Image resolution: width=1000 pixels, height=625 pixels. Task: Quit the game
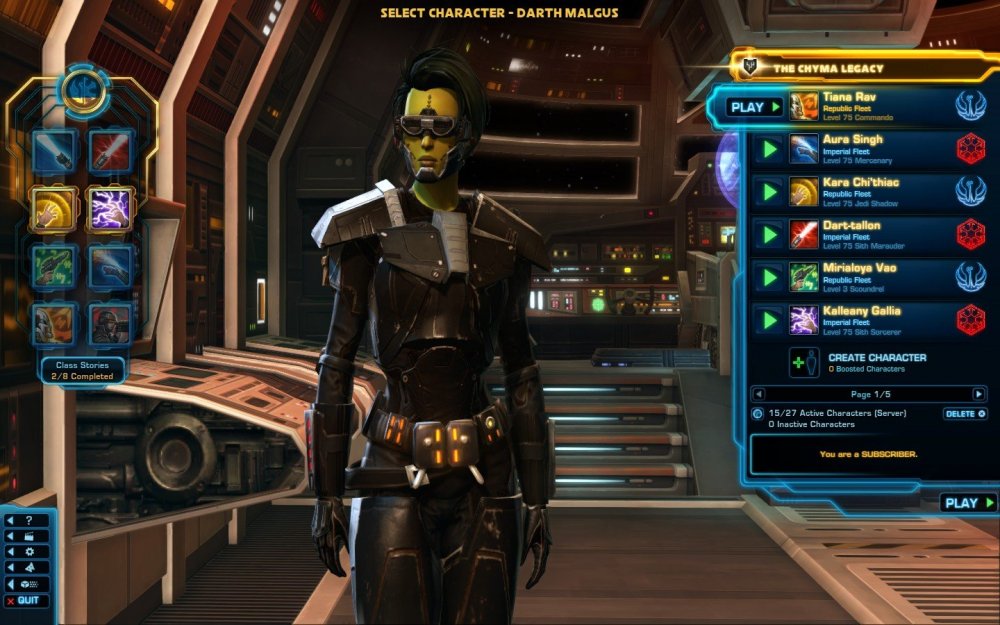(x=27, y=600)
